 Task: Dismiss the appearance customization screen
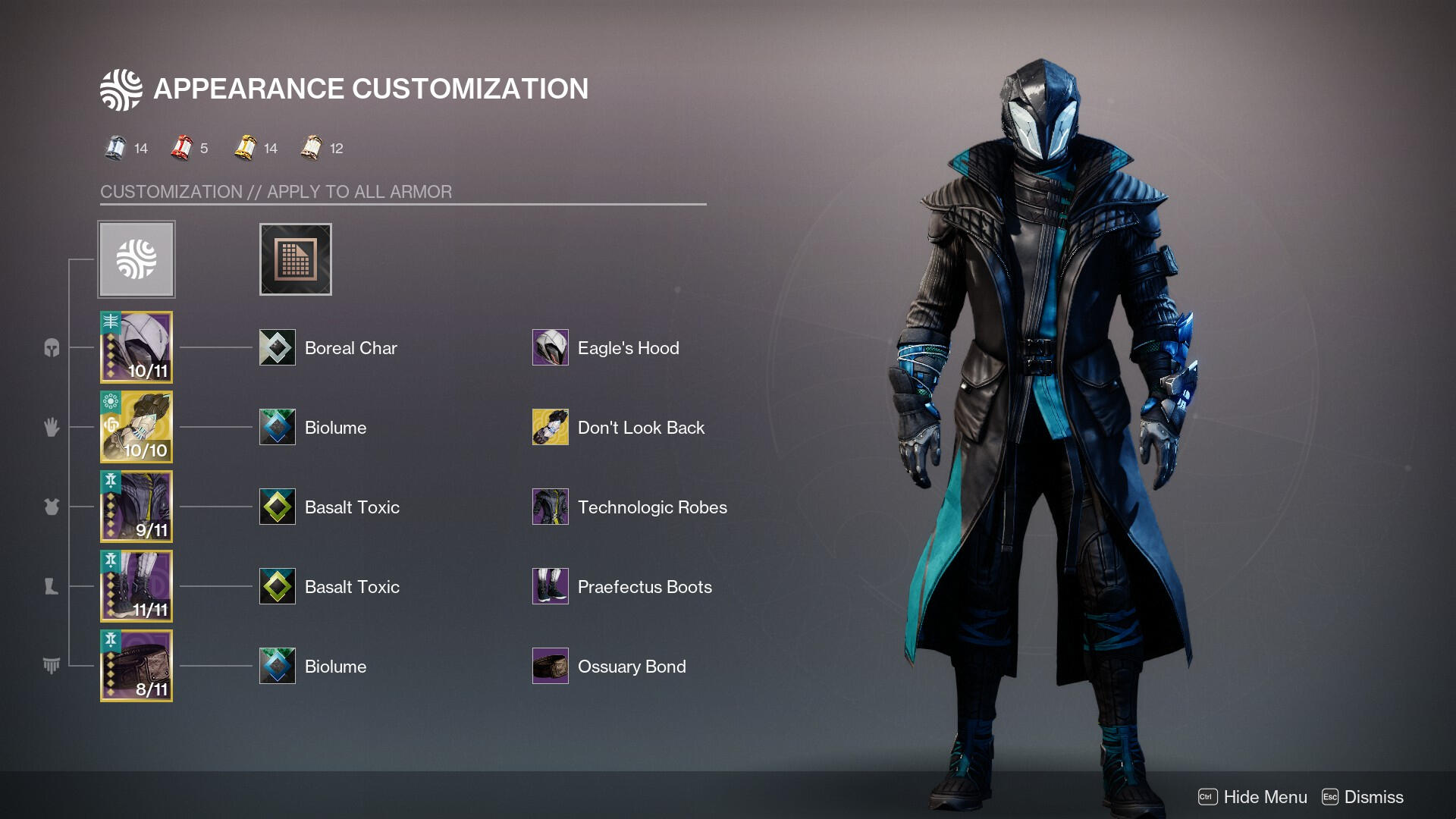pos(1363,797)
